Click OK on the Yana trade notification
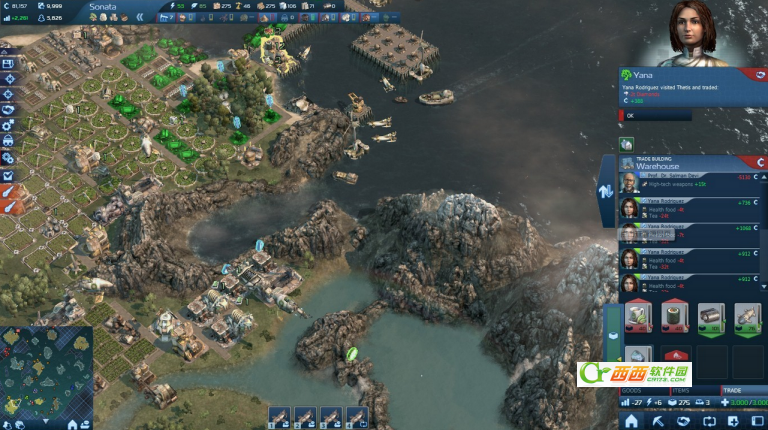Image resolution: width=768 pixels, height=430 pixels. point(630,115)
